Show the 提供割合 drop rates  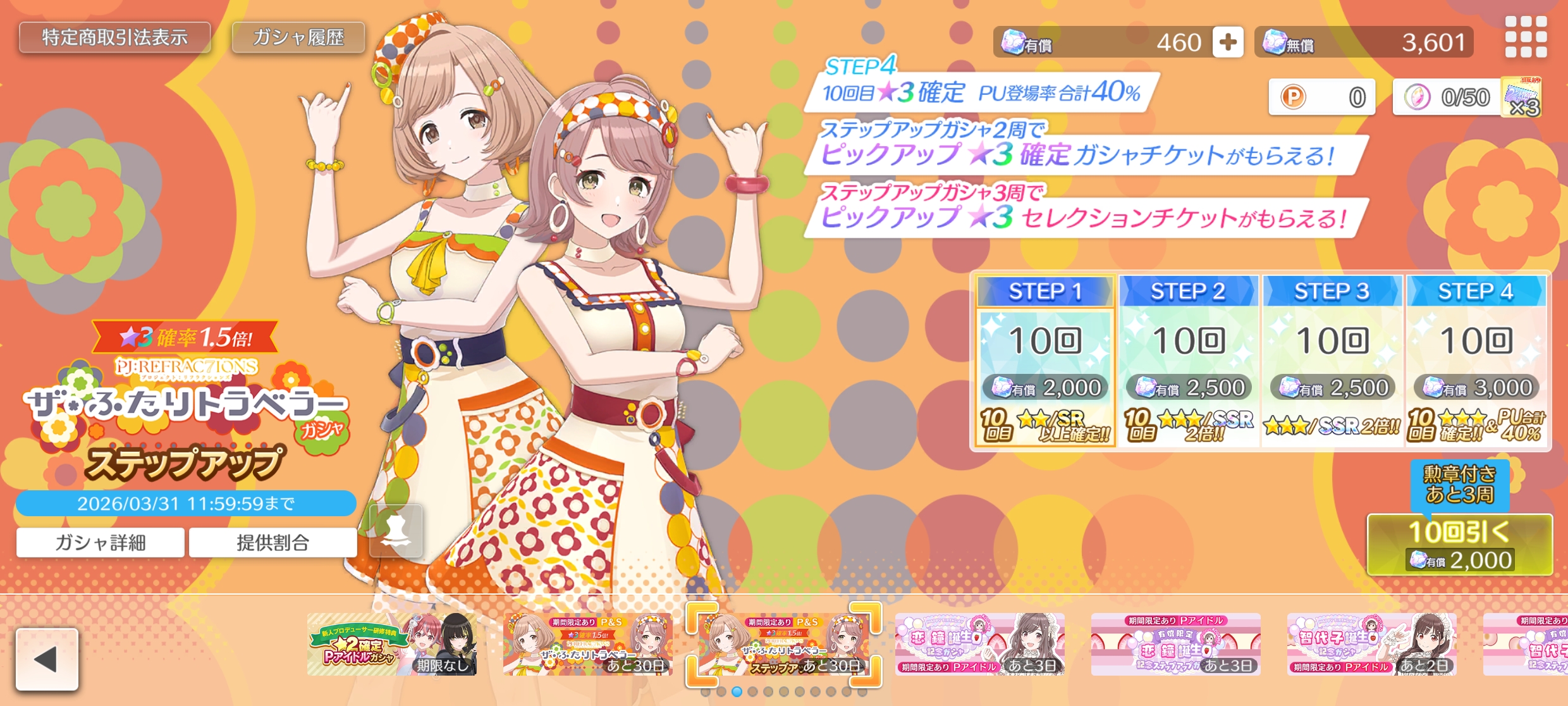[x=273, y=542]
